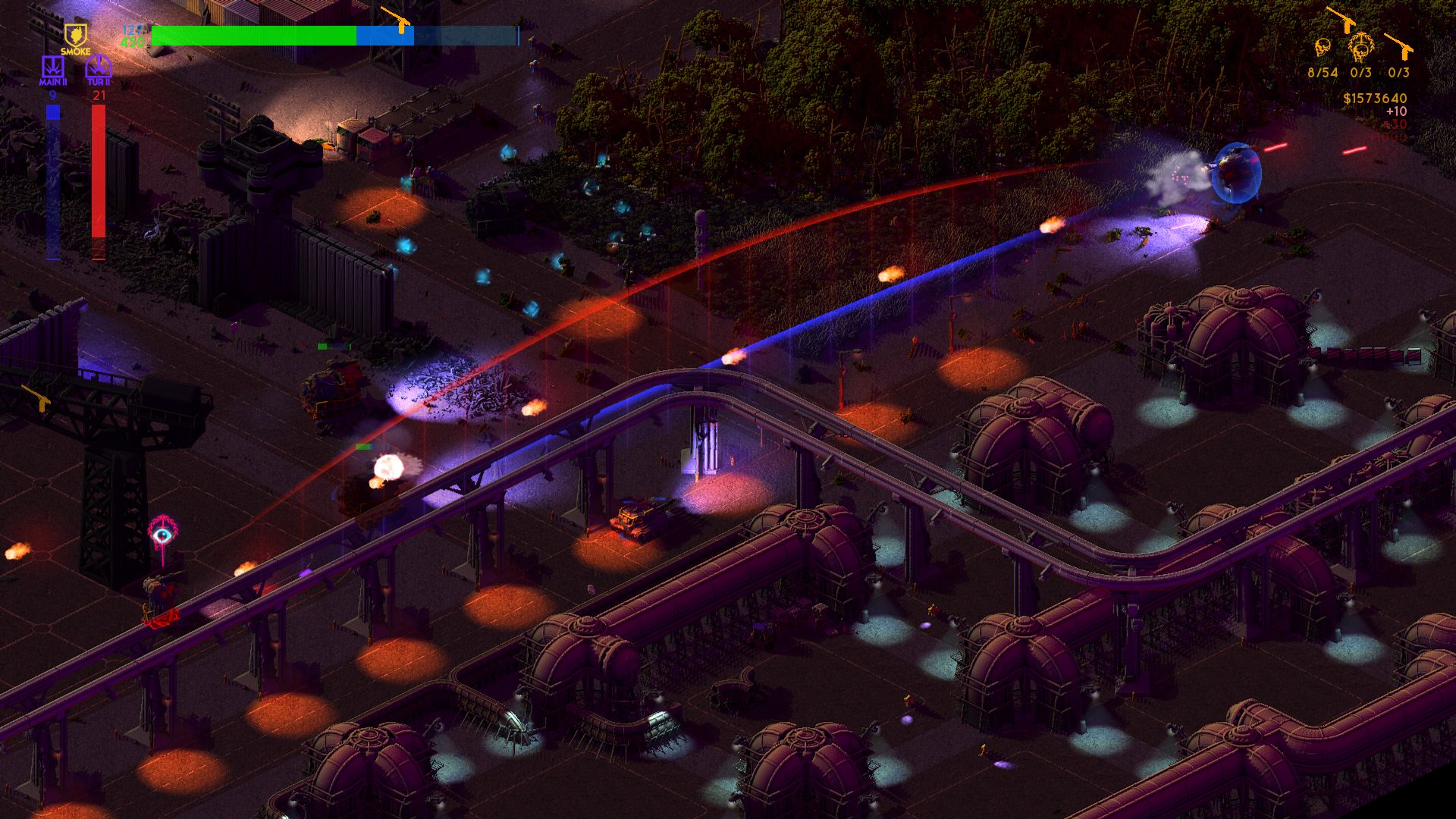The width and height of the screenshot is (1456, 819).
Task: Click the skull kill-tally icon above 8/54
Action: [x=1323, y=48]
